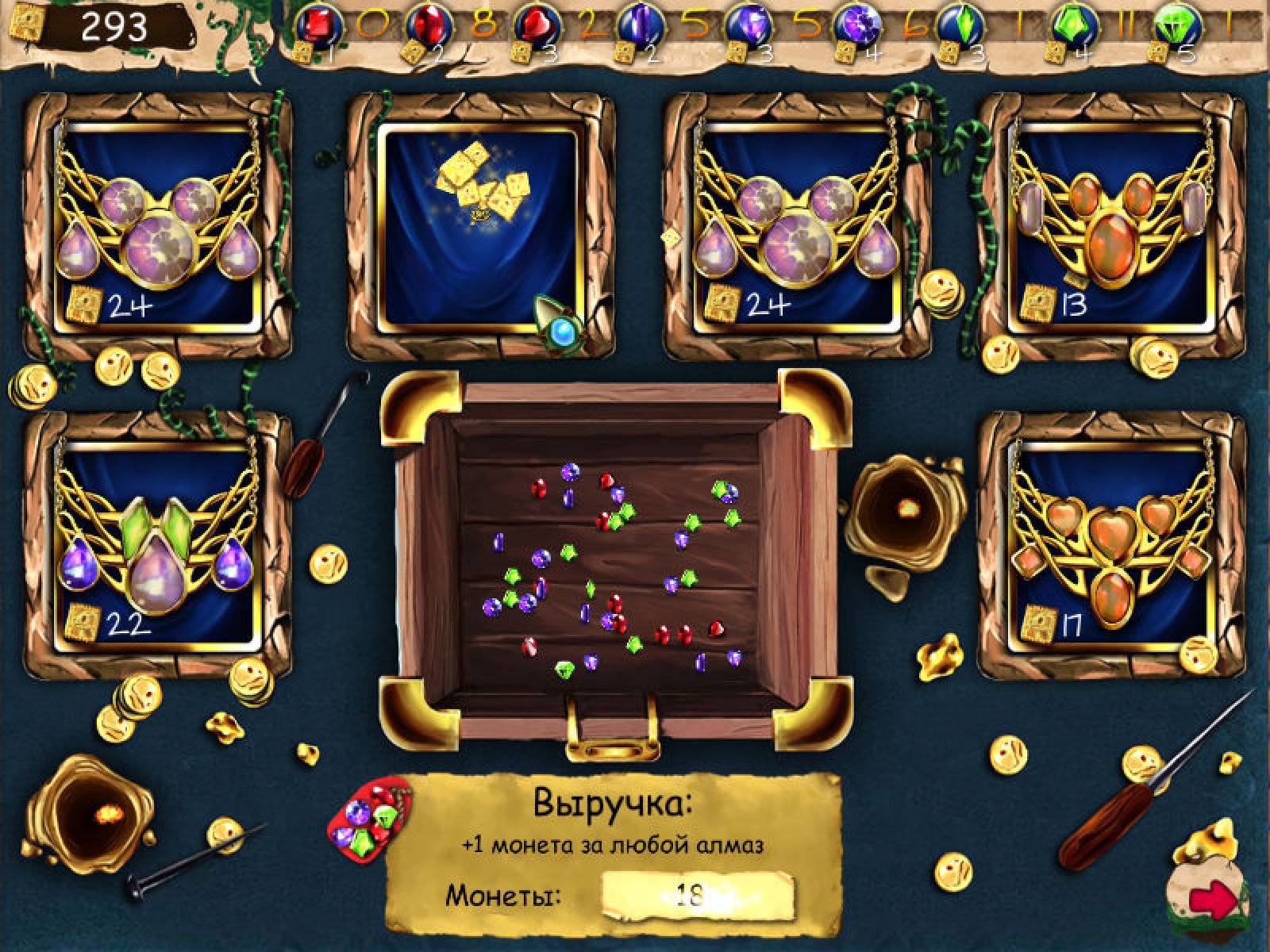The image size is (1270, 952).
Task: Open the gold tiles card with ring
Action: [479, 226]
